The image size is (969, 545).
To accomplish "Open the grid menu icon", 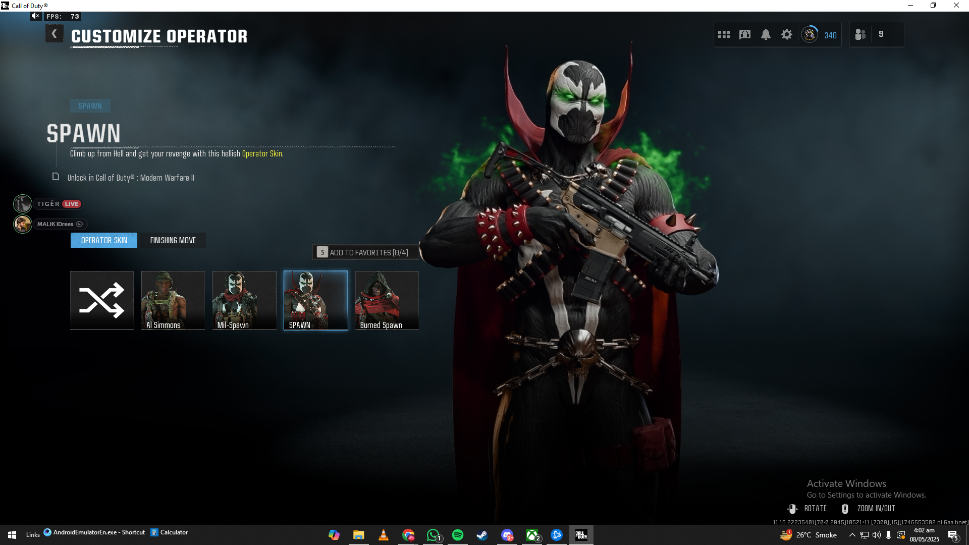I will [x=724, y=35].
